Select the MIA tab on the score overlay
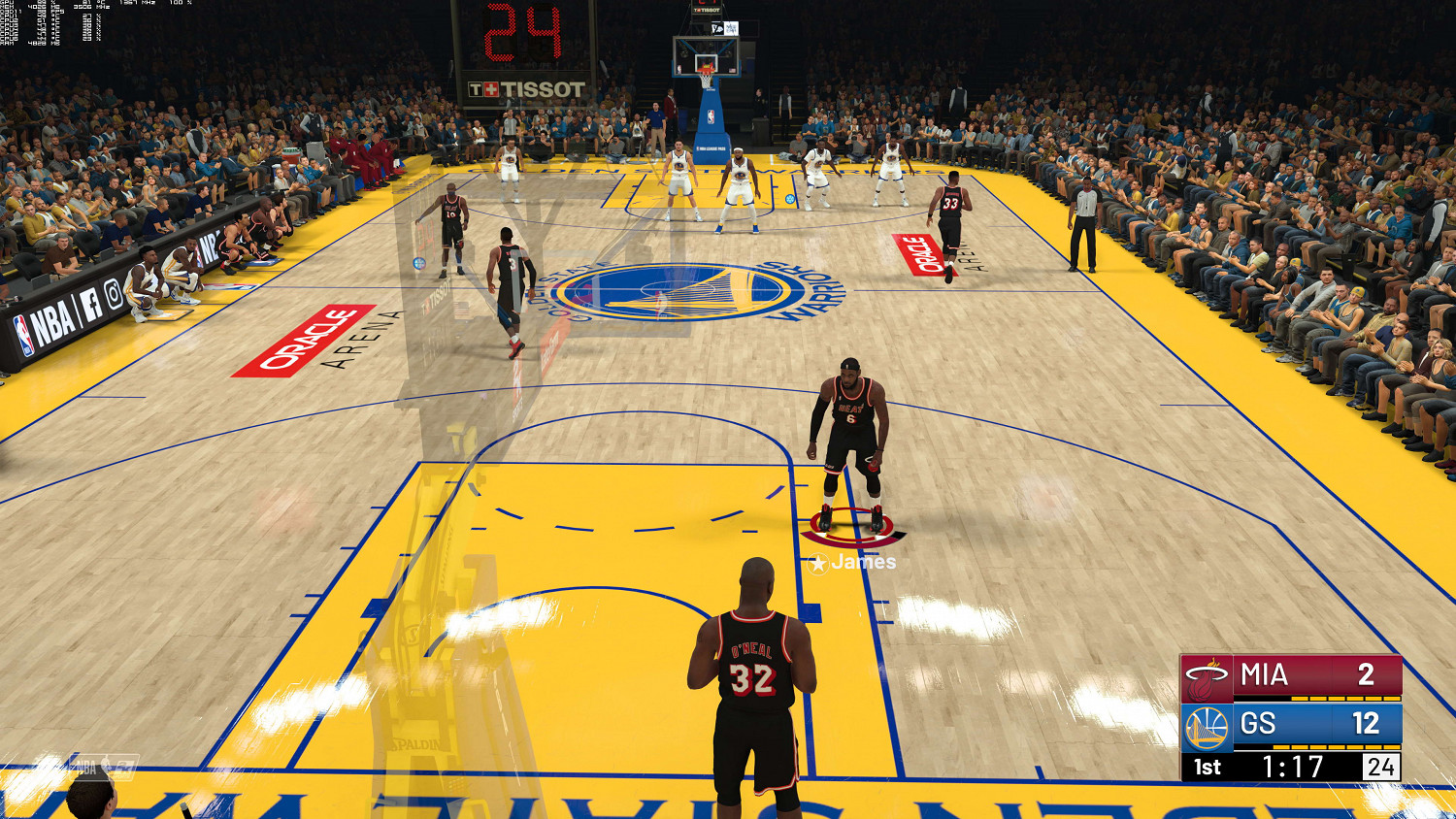 (1262, 674)
